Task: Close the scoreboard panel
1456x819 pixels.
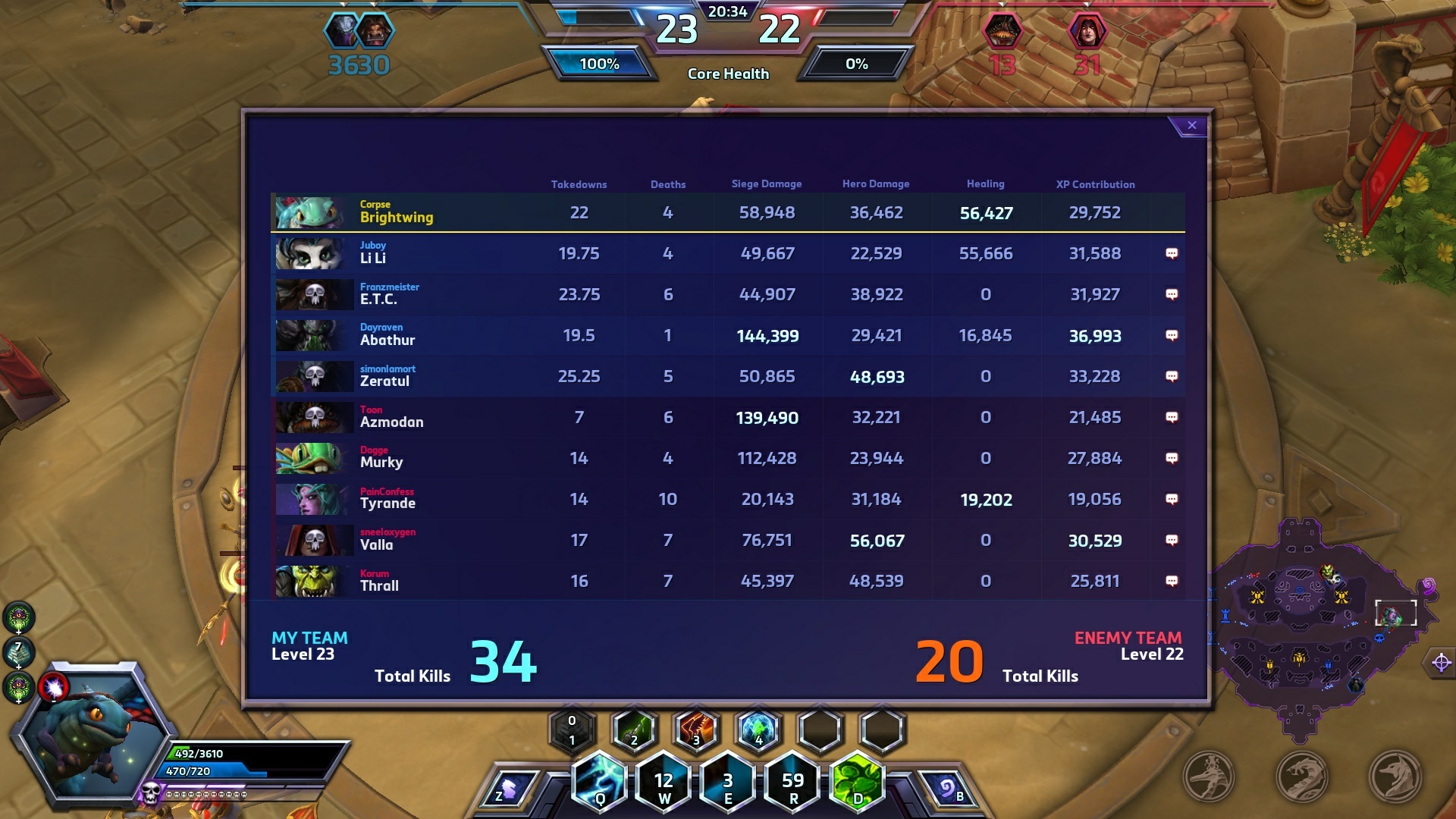Action: [1191, 125]
